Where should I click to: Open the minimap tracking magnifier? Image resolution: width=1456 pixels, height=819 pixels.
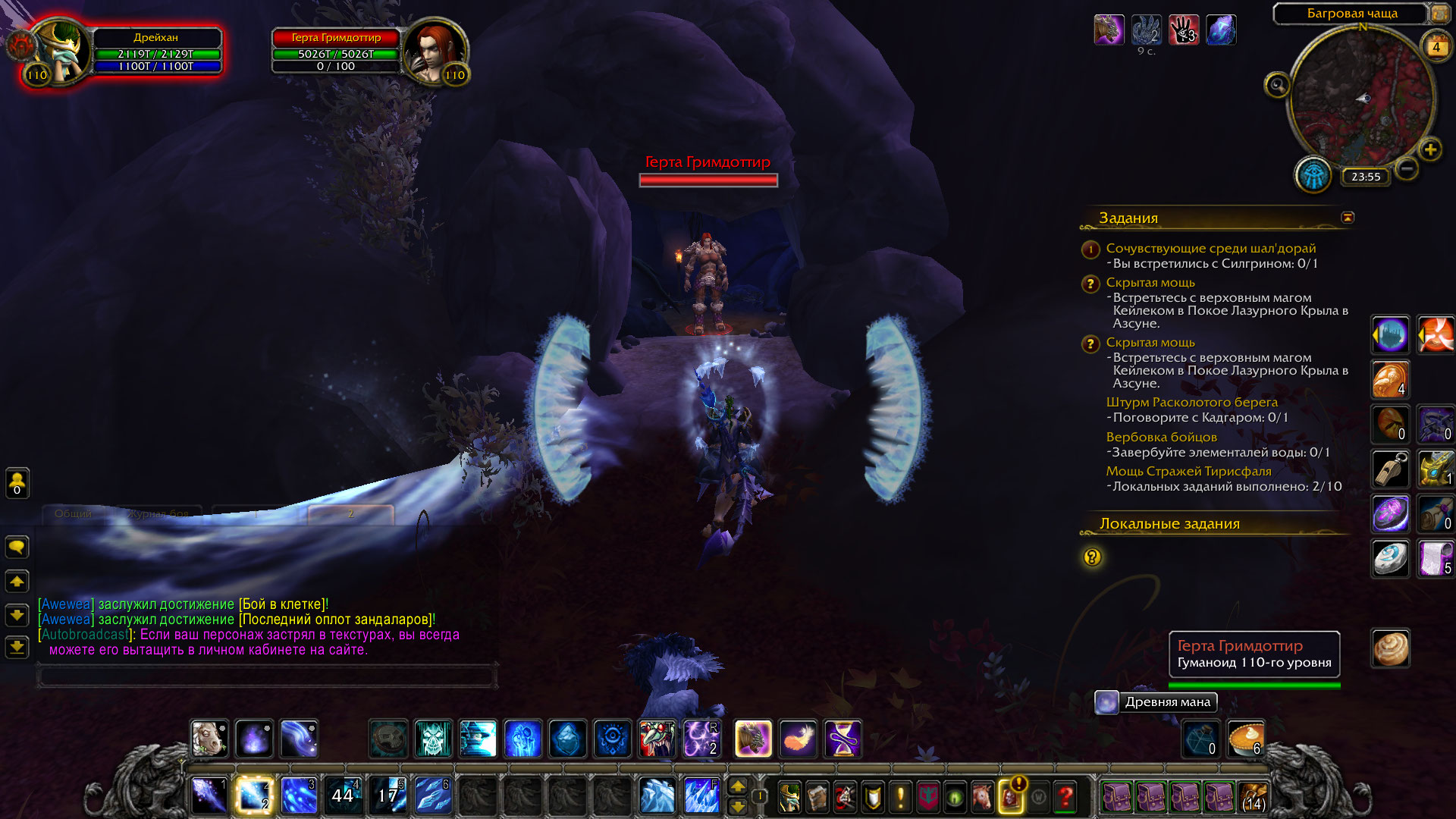1277,85
